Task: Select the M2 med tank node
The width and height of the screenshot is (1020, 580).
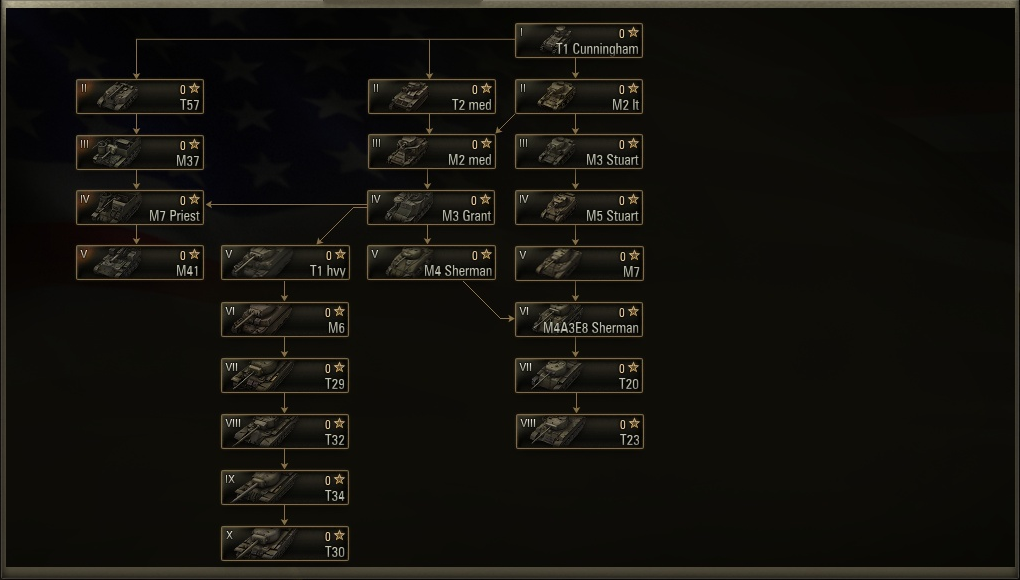Action: [x=431, y=153]
